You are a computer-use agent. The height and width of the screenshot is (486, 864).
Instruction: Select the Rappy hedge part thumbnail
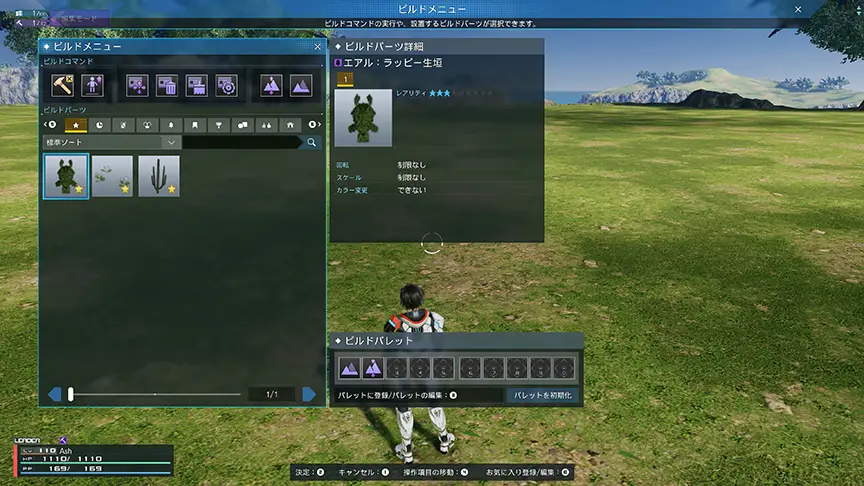pyautogui.click(x=66, y=176)
